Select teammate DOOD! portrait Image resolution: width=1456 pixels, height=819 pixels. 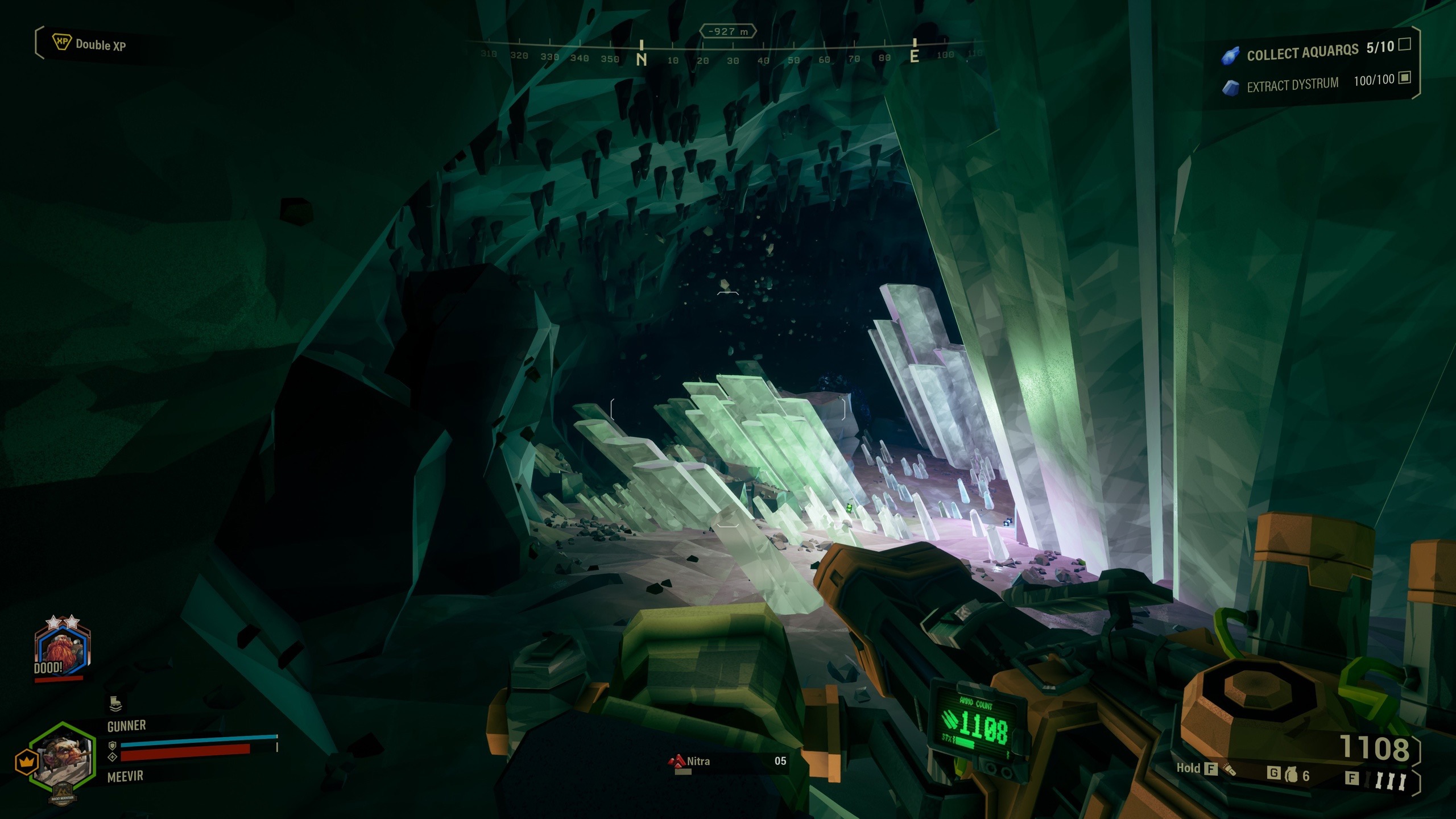coord(60,650)
